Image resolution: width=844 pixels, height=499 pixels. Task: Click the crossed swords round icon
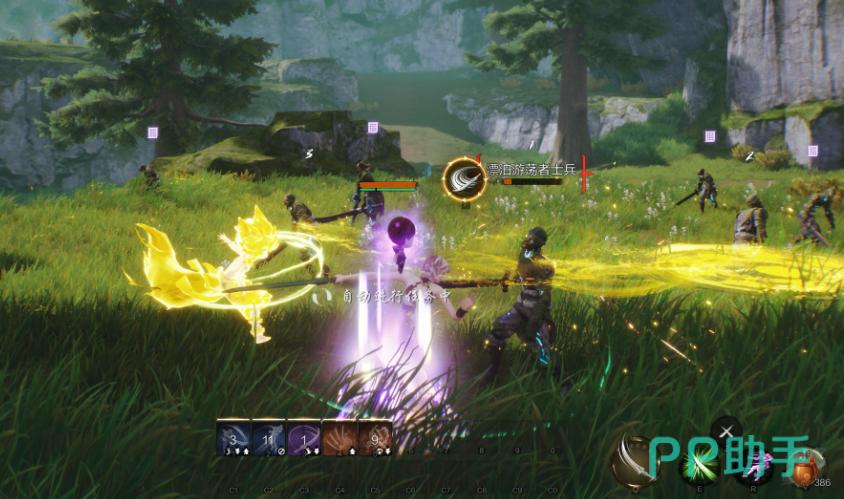click(726, 430)
